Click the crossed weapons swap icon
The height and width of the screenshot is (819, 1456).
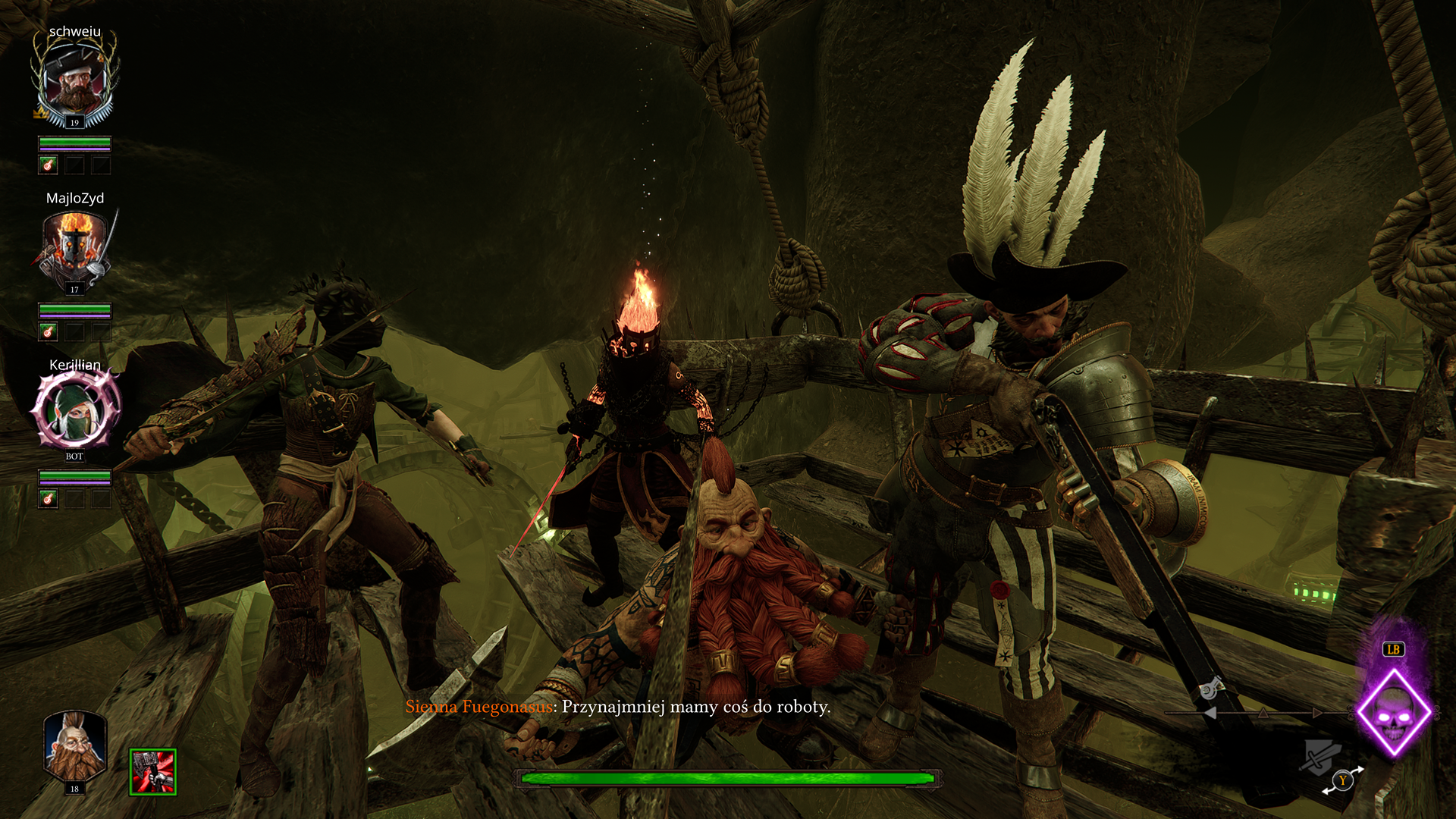(1320, 755)
